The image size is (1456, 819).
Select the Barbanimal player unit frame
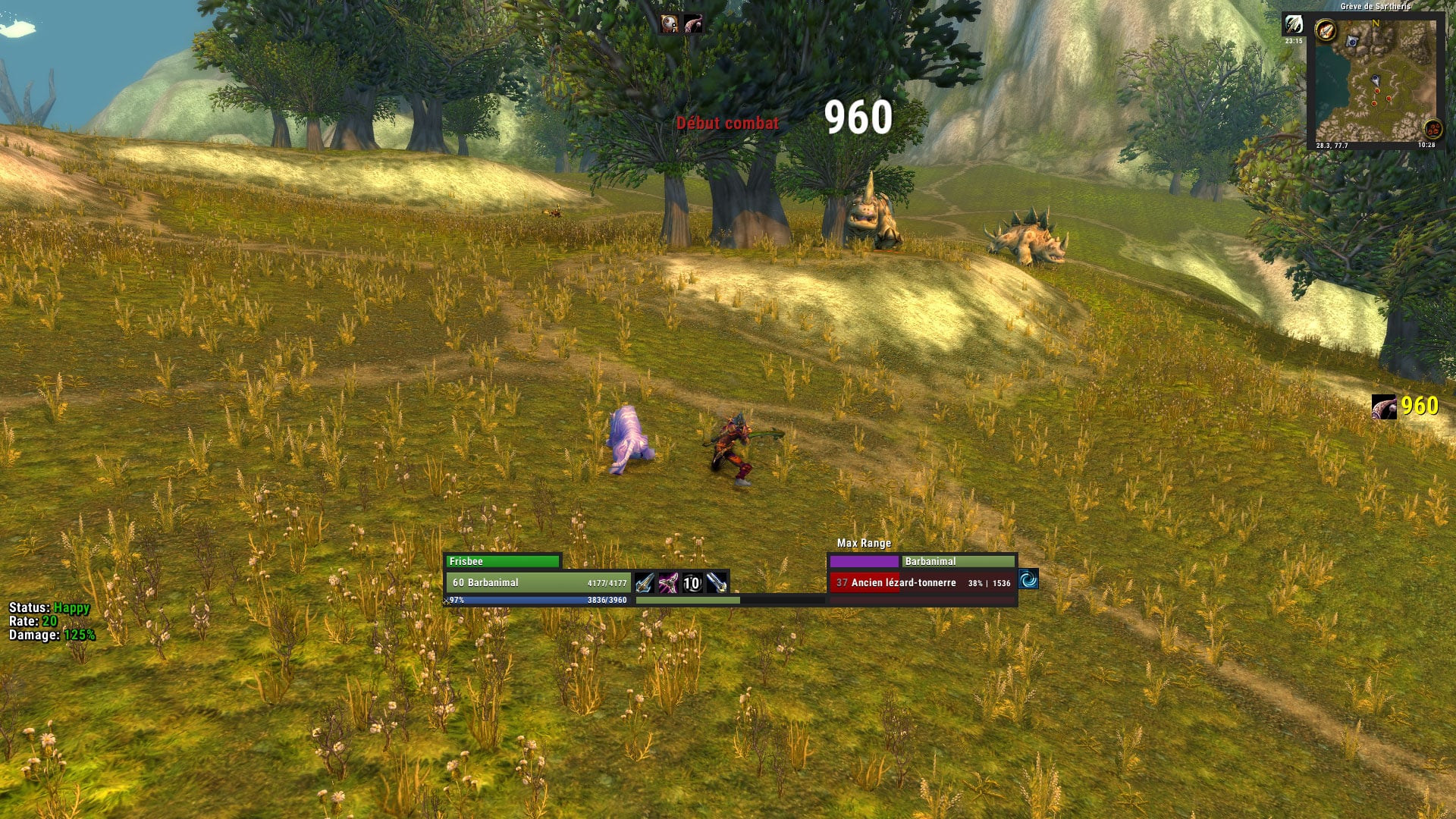coord(538,582)
